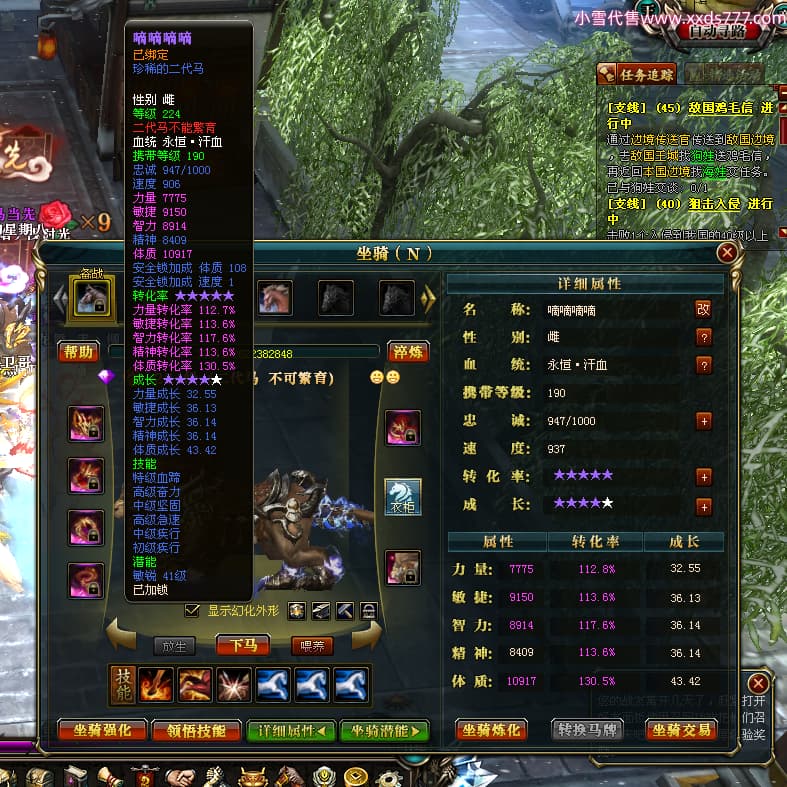Click the 自动寻路 auto-pathfinding button
Viewport: 787px width, 787px height.
click(x=717, y=30)
